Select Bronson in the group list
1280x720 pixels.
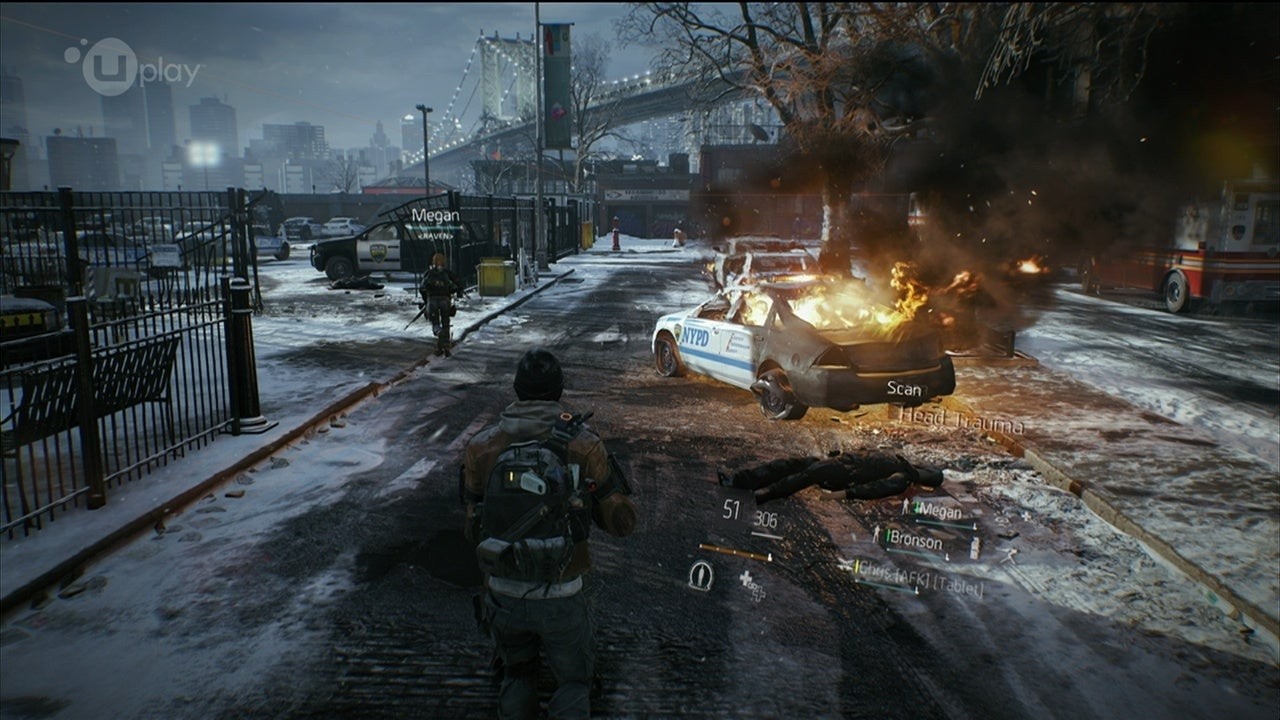(x=914, y=541)
